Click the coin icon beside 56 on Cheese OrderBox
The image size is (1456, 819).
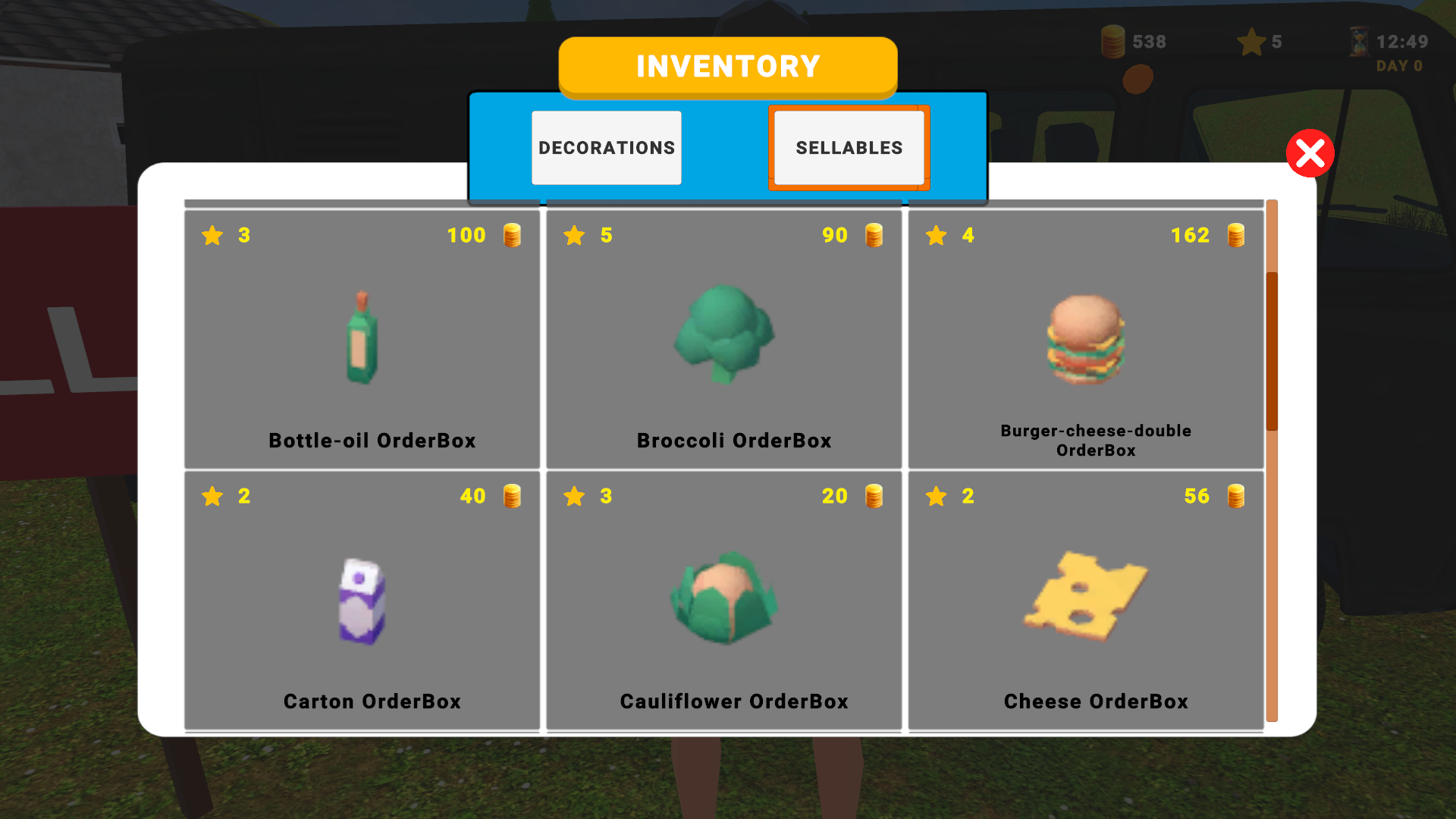(1235, 497)
